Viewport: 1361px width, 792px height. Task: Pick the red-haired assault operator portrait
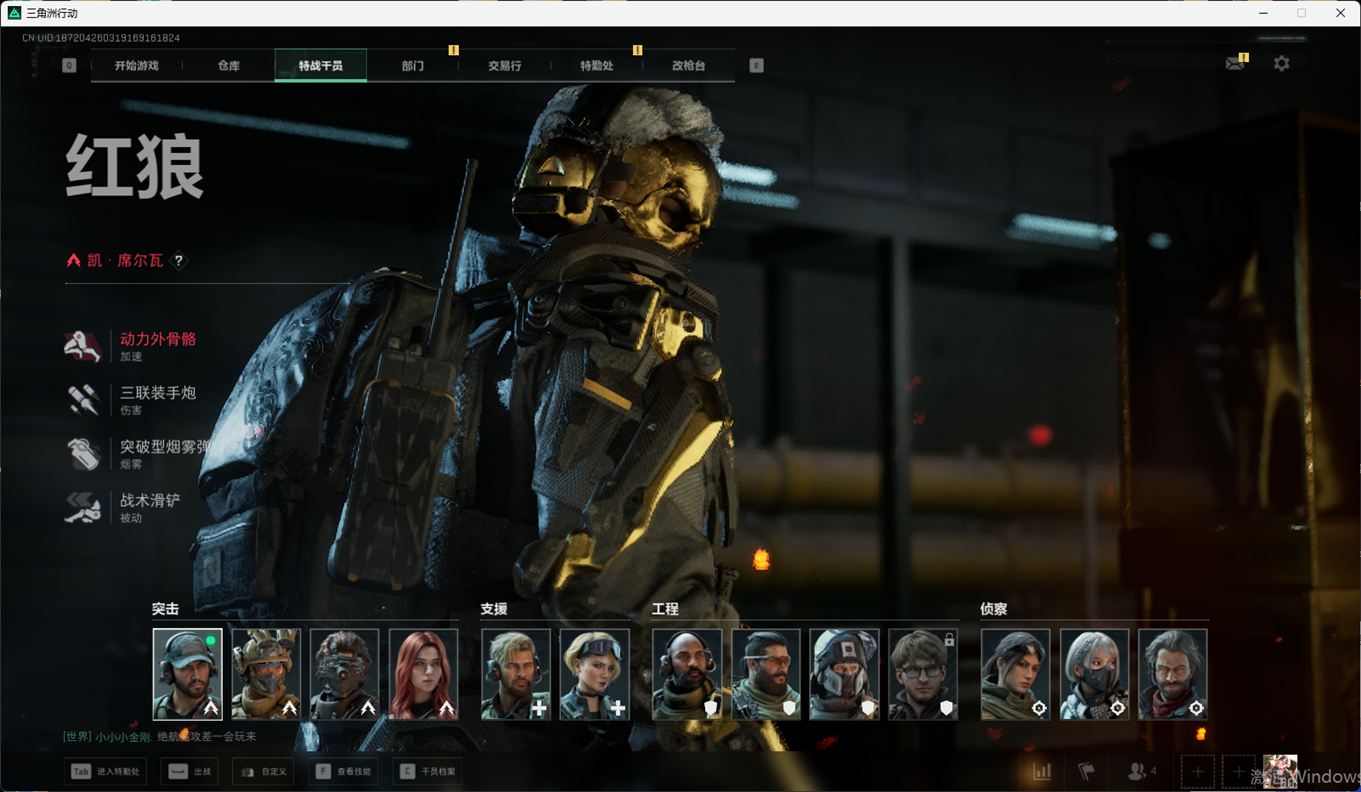click(423, 674)
